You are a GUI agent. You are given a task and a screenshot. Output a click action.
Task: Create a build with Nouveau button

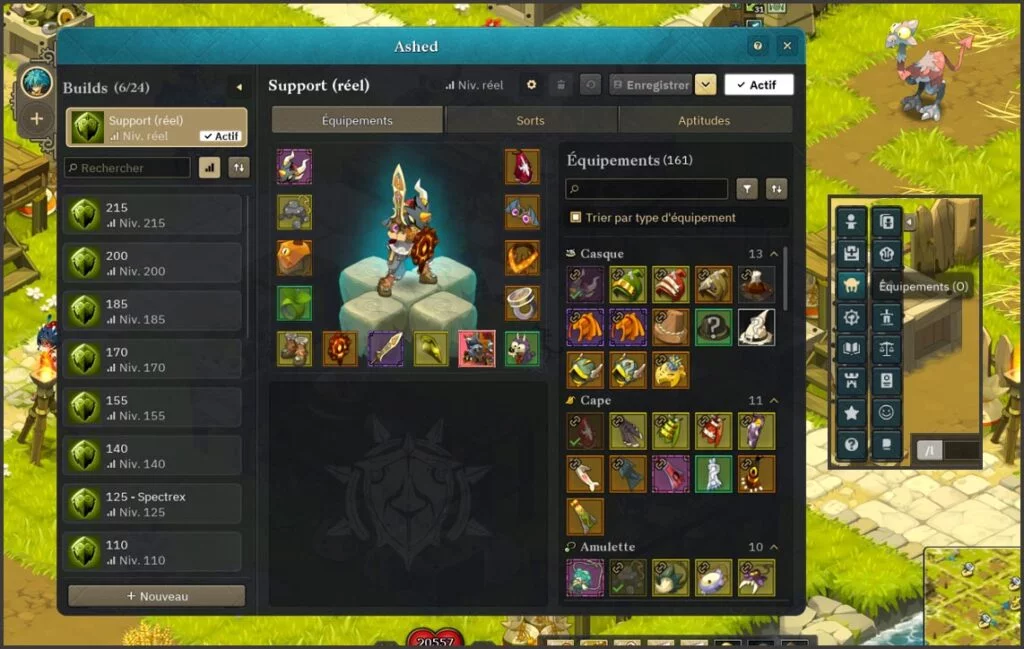click(x=156, y=596)
